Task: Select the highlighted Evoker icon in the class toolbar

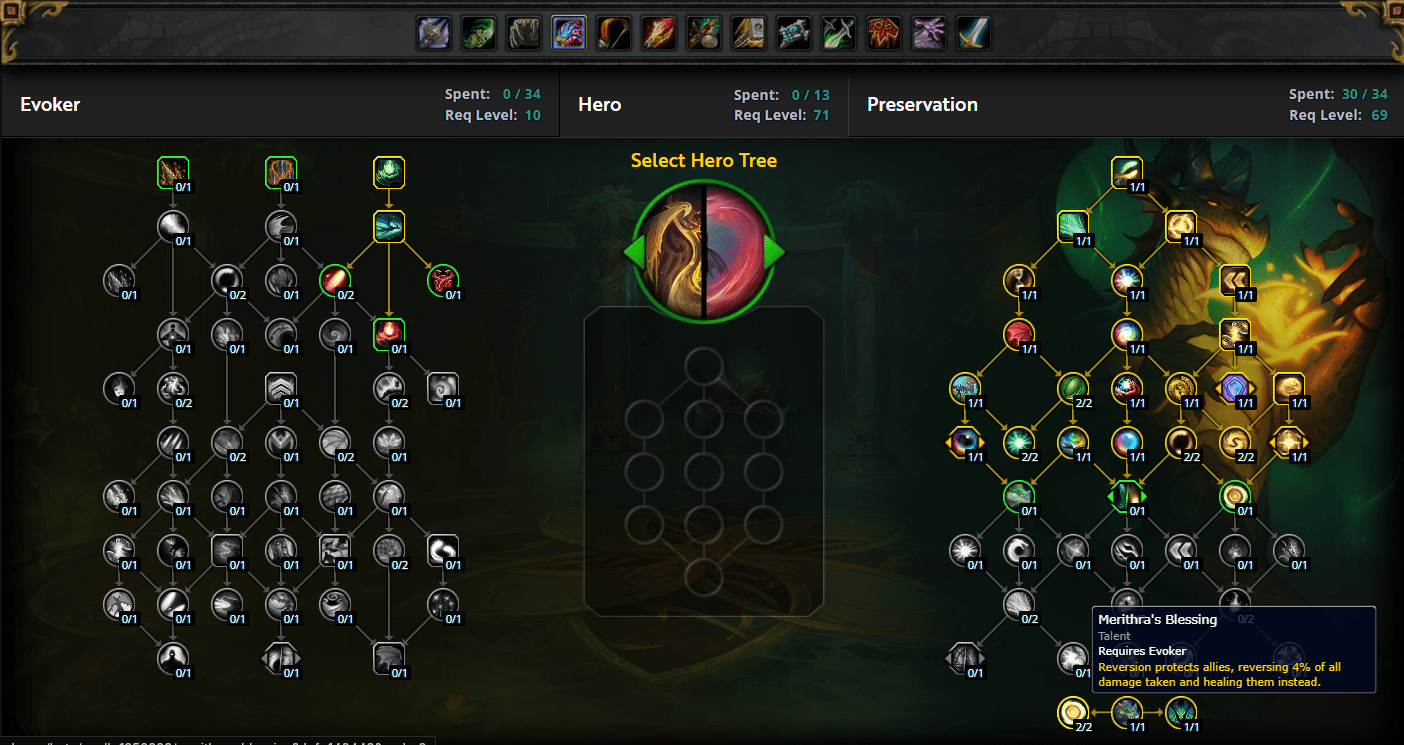Action: [x=567, y=32]
